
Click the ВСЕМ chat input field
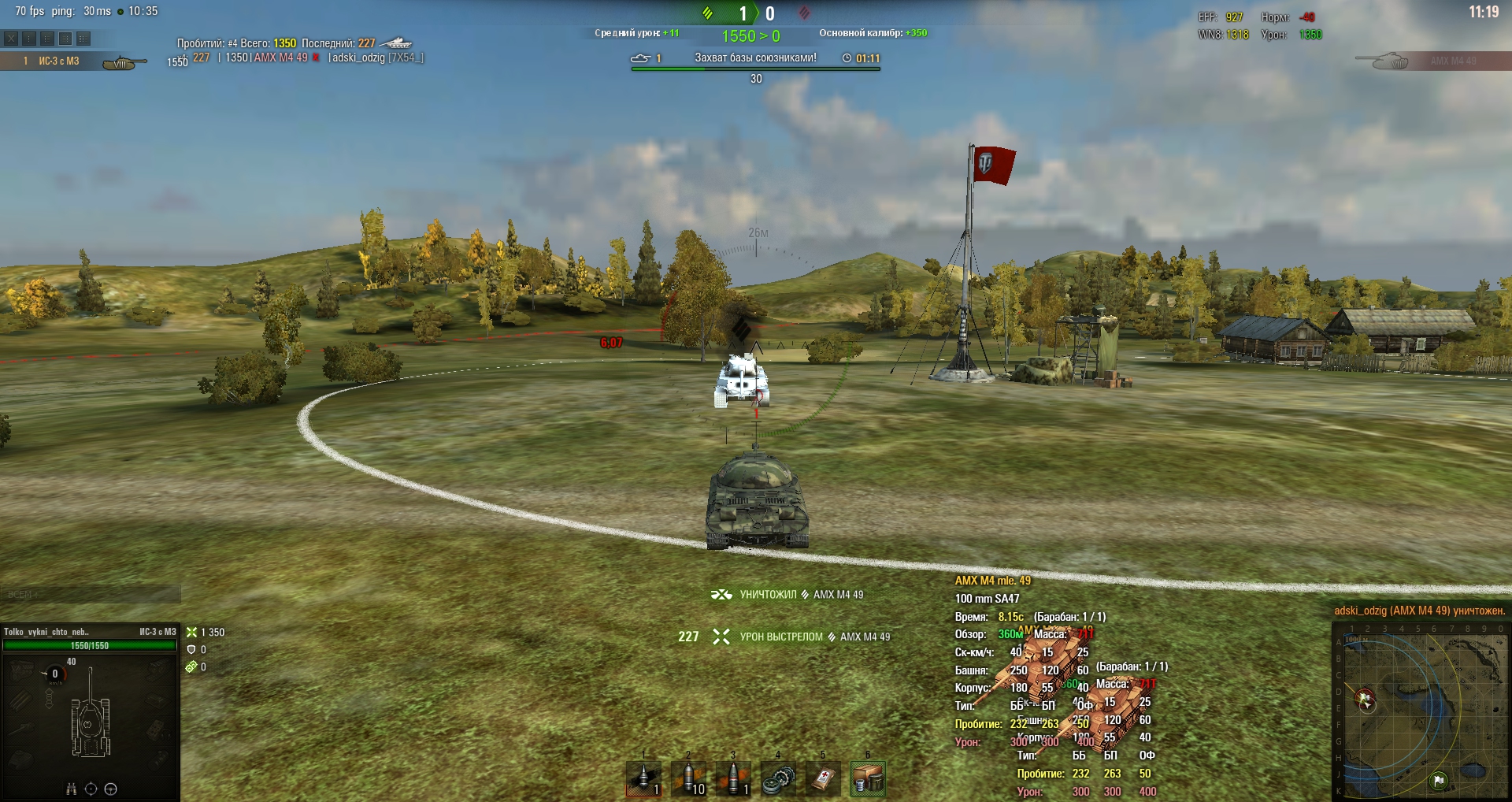pos(91,594)
